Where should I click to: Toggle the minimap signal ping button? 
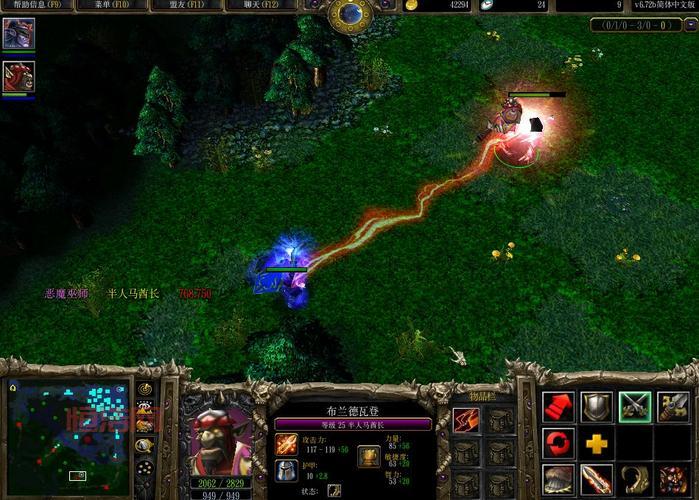point(146,388)
